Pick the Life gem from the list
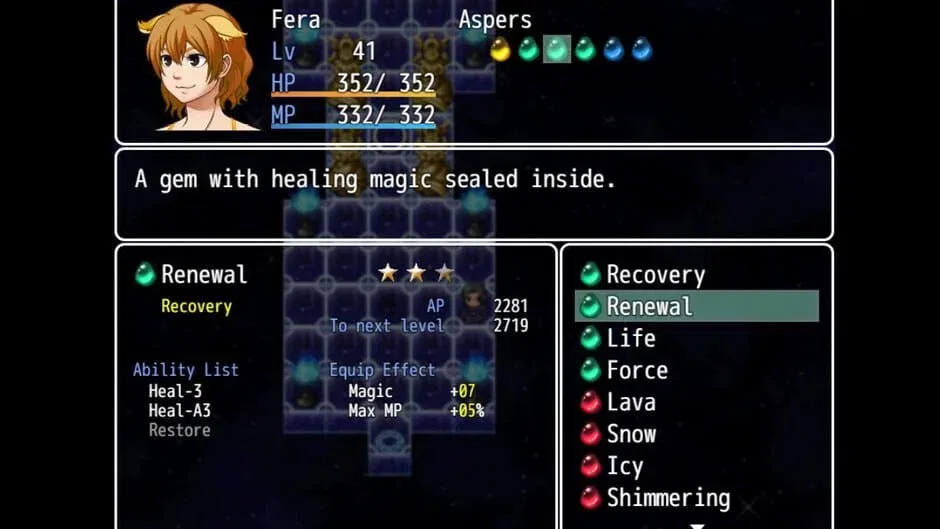This screenshot has height=529, width=940. click(x=630, y=338)
